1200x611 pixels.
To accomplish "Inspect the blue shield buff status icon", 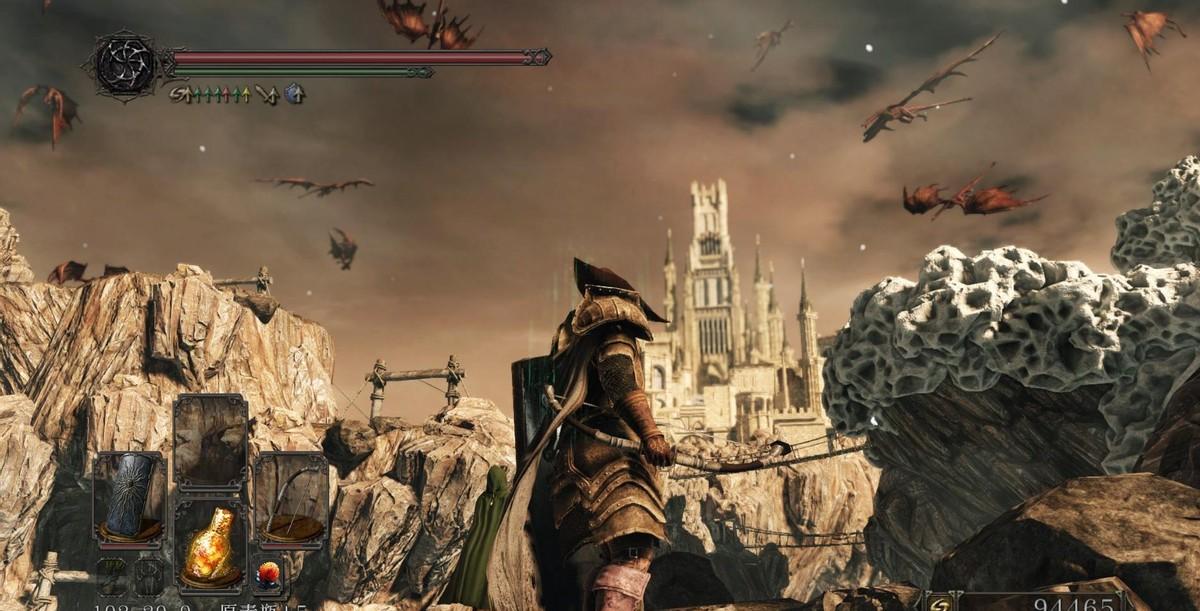I will point(295,95).
